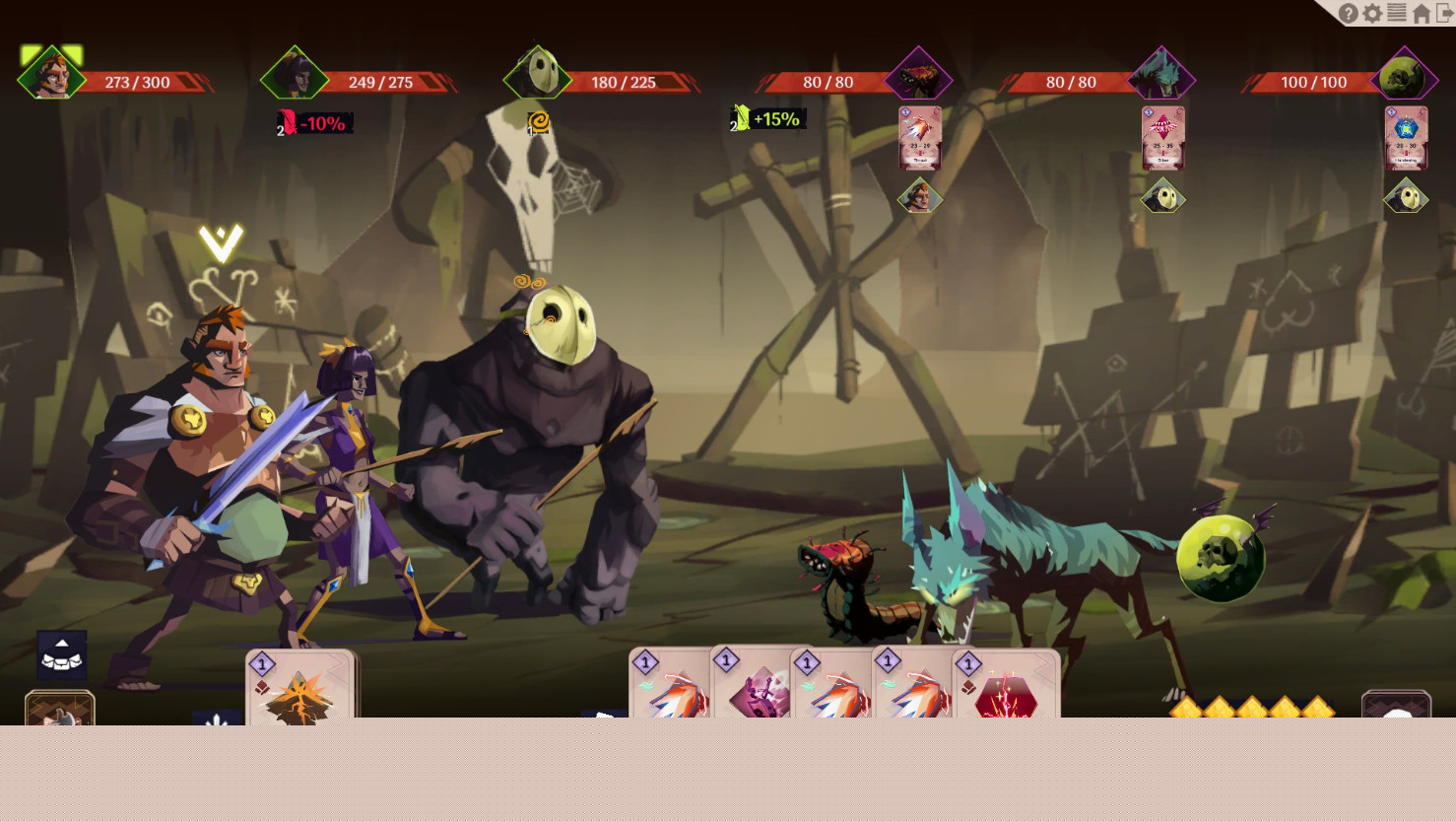Open settings with the gear icon
This screenshot has height=821, width=1456.
[1372, 14]
